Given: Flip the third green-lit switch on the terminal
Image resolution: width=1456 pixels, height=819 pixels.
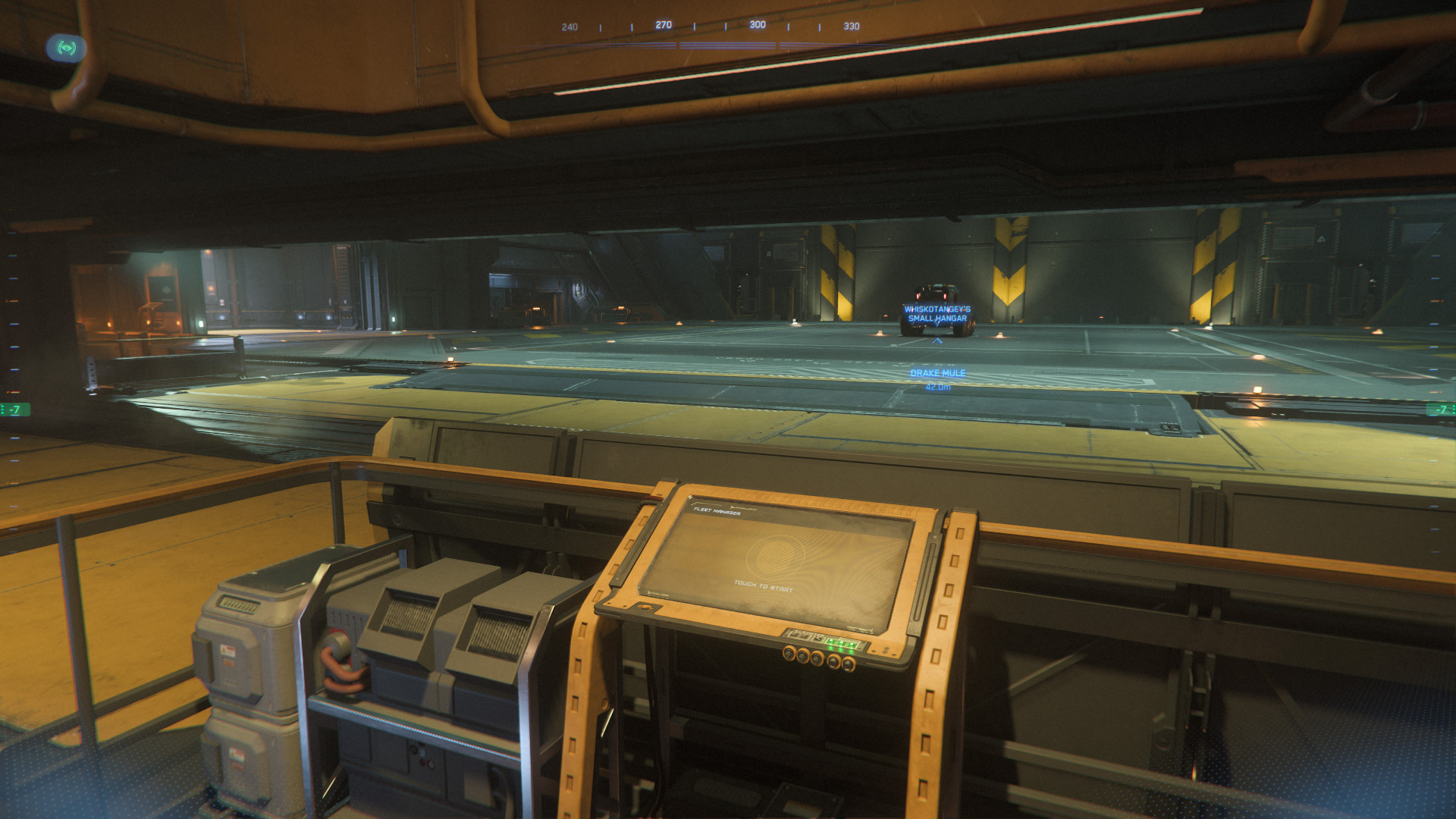Looking at the screenshot, I should pyautogui.click(x=852, y=645).
